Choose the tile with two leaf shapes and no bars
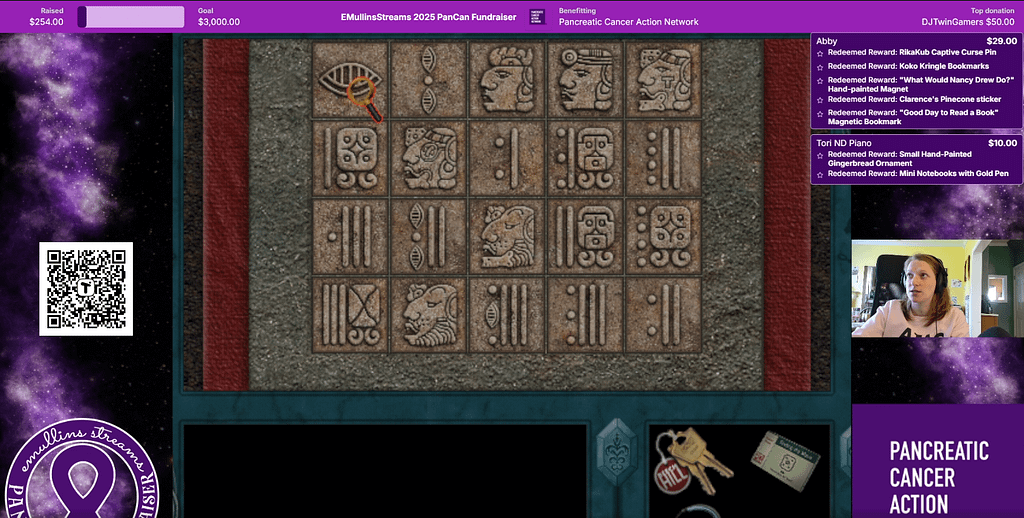The image size is (1024, 518). 428,79
